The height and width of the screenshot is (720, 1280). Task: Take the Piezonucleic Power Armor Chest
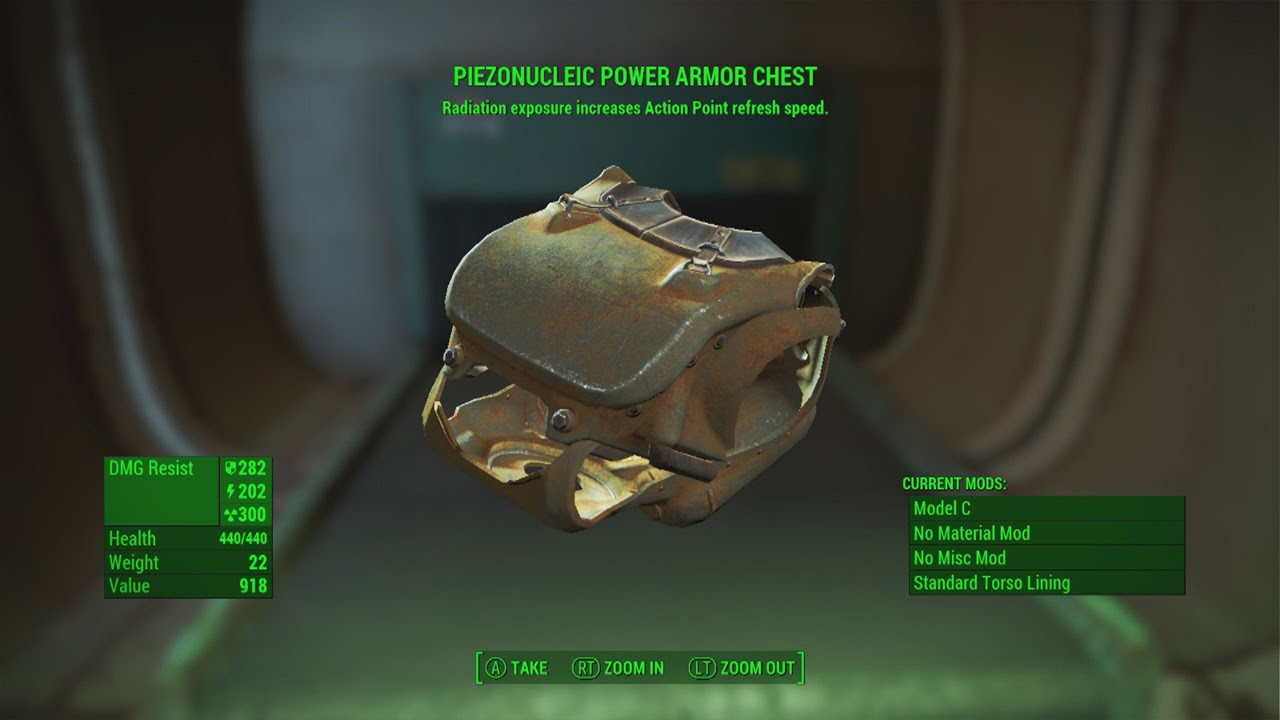click(517, 668)
